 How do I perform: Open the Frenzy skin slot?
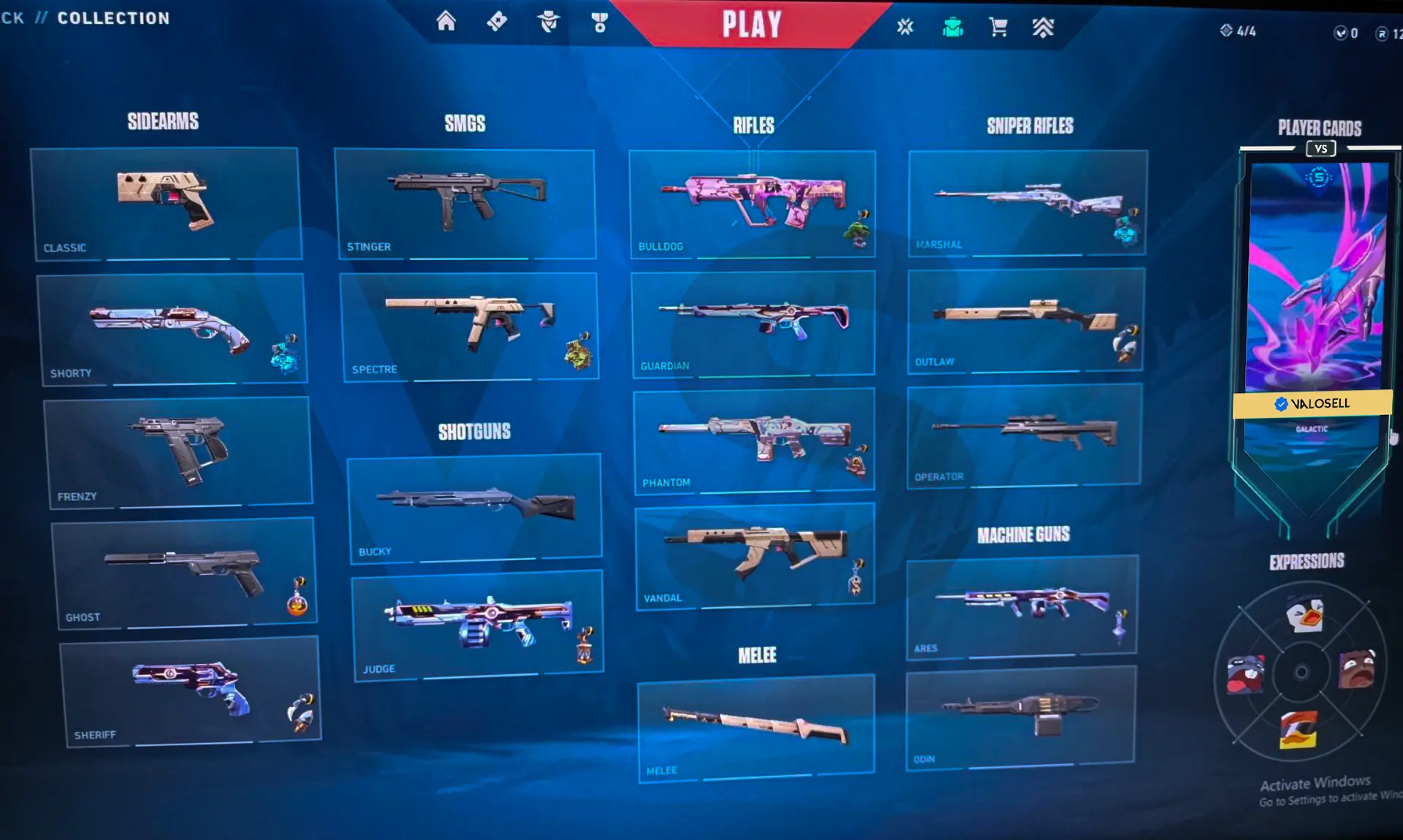(178, 451)
